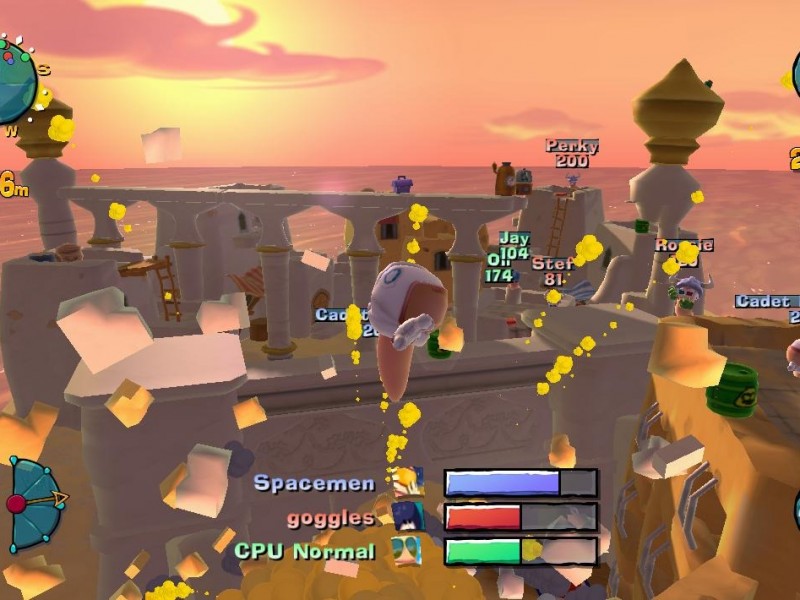This screenshot has height=600, width=800.
Task: Click the CPU Normal team flag icon
Action: (x=407, y=551)
